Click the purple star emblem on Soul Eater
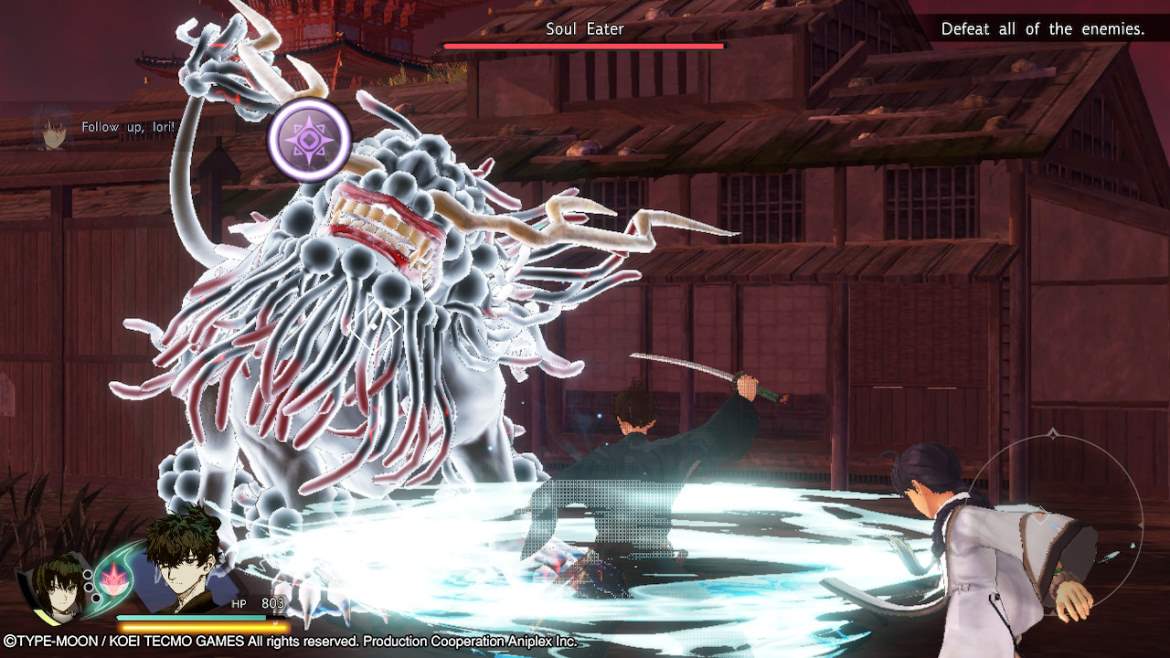This screenshot has height=658, width=1170. click(309, 141)
